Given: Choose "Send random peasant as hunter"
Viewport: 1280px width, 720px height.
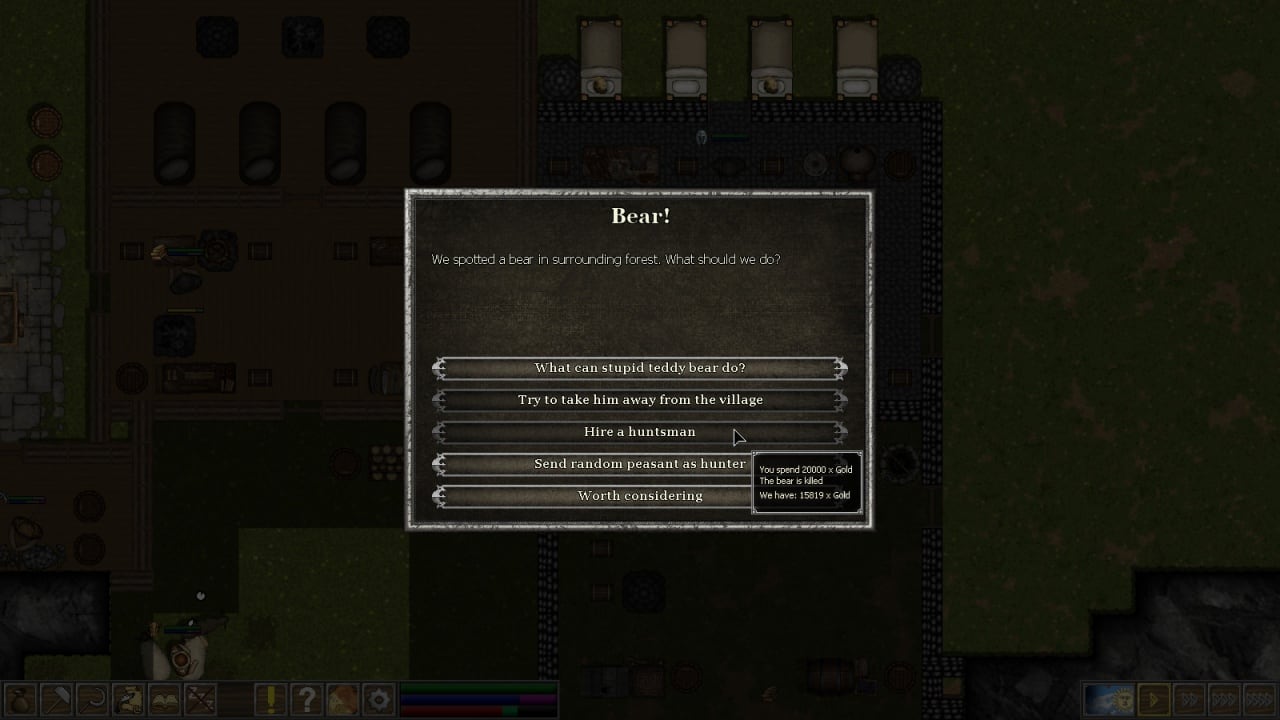Looking at the screenshot, I should click(640, 464).
